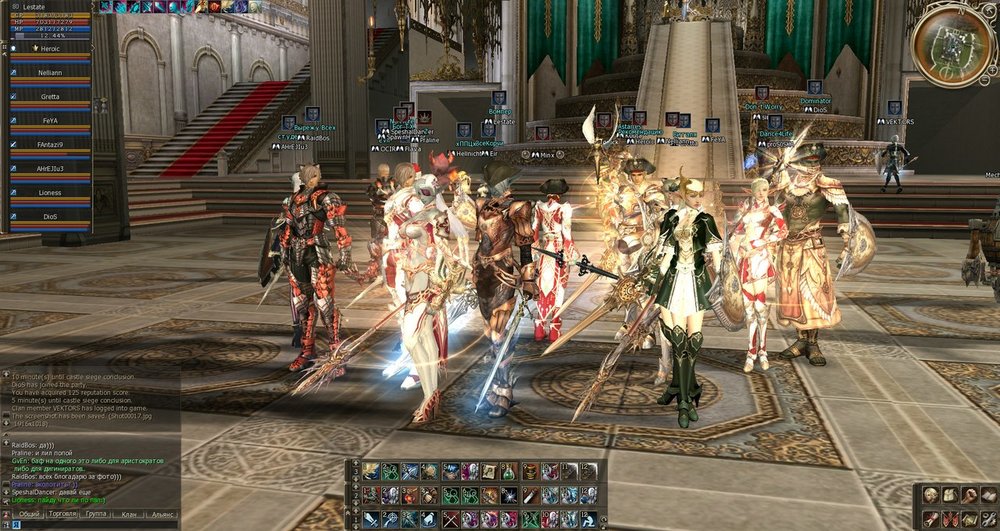Select party member Lioness
This screenshot has width=1000, height=531.
[50, 192]
